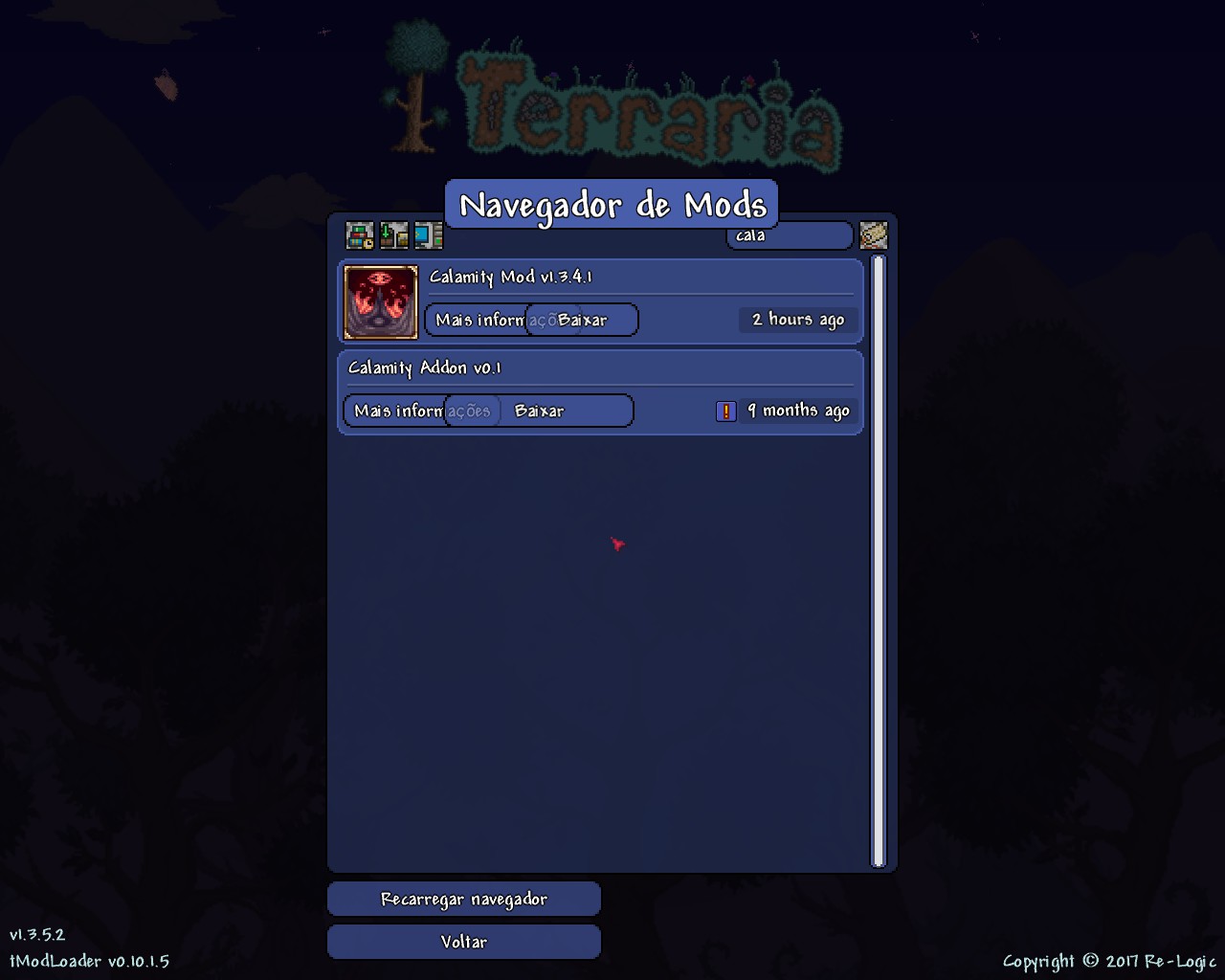The height and width of the screenshot is (980, 1225).
Task: Select the mod list filter icon
Action: pos(359,235)
